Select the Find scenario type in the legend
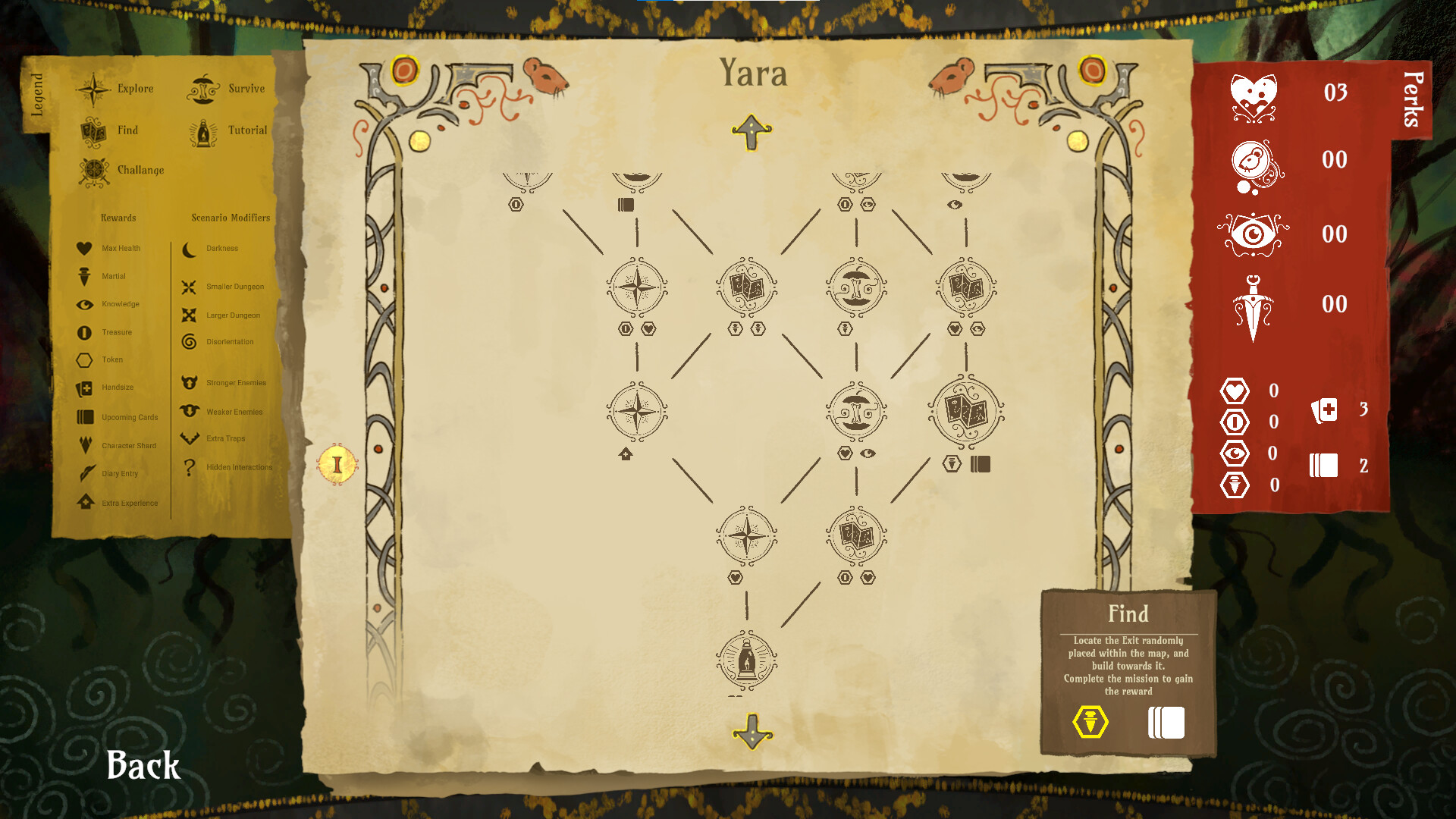1456x819 pixels. click(x=93, y=129)
